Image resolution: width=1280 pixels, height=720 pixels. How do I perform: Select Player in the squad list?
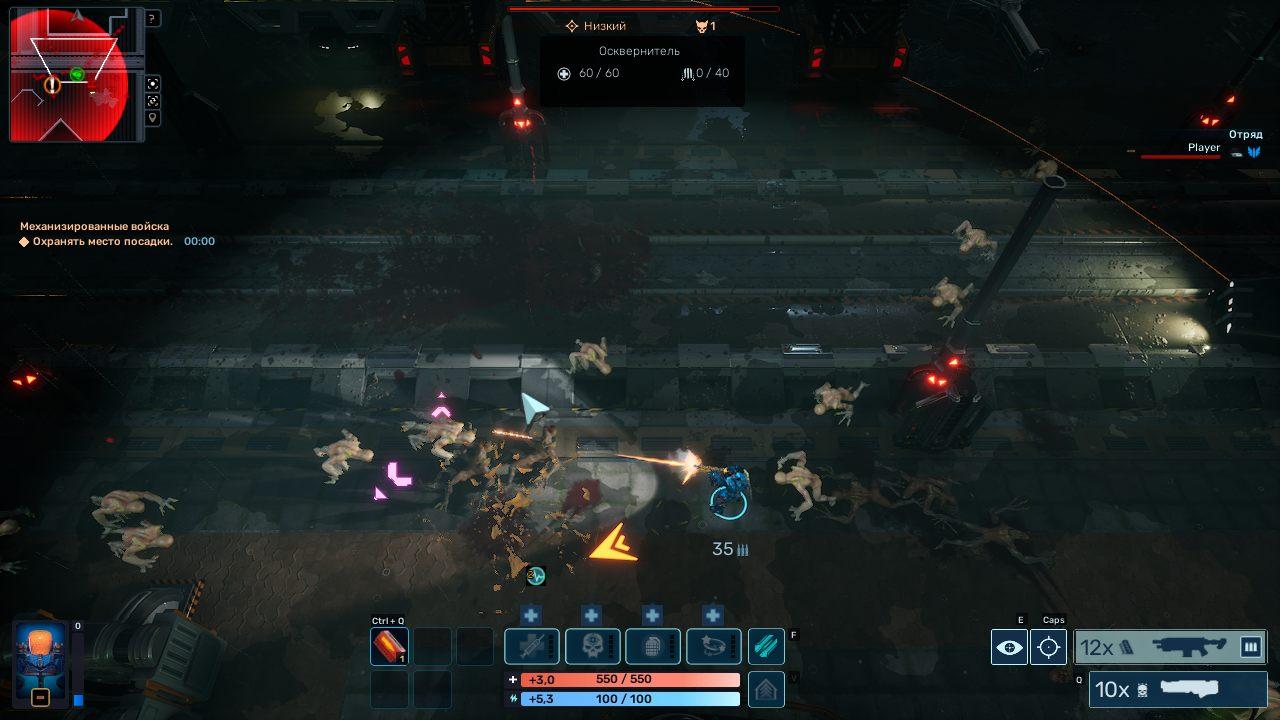point(1203,148)
